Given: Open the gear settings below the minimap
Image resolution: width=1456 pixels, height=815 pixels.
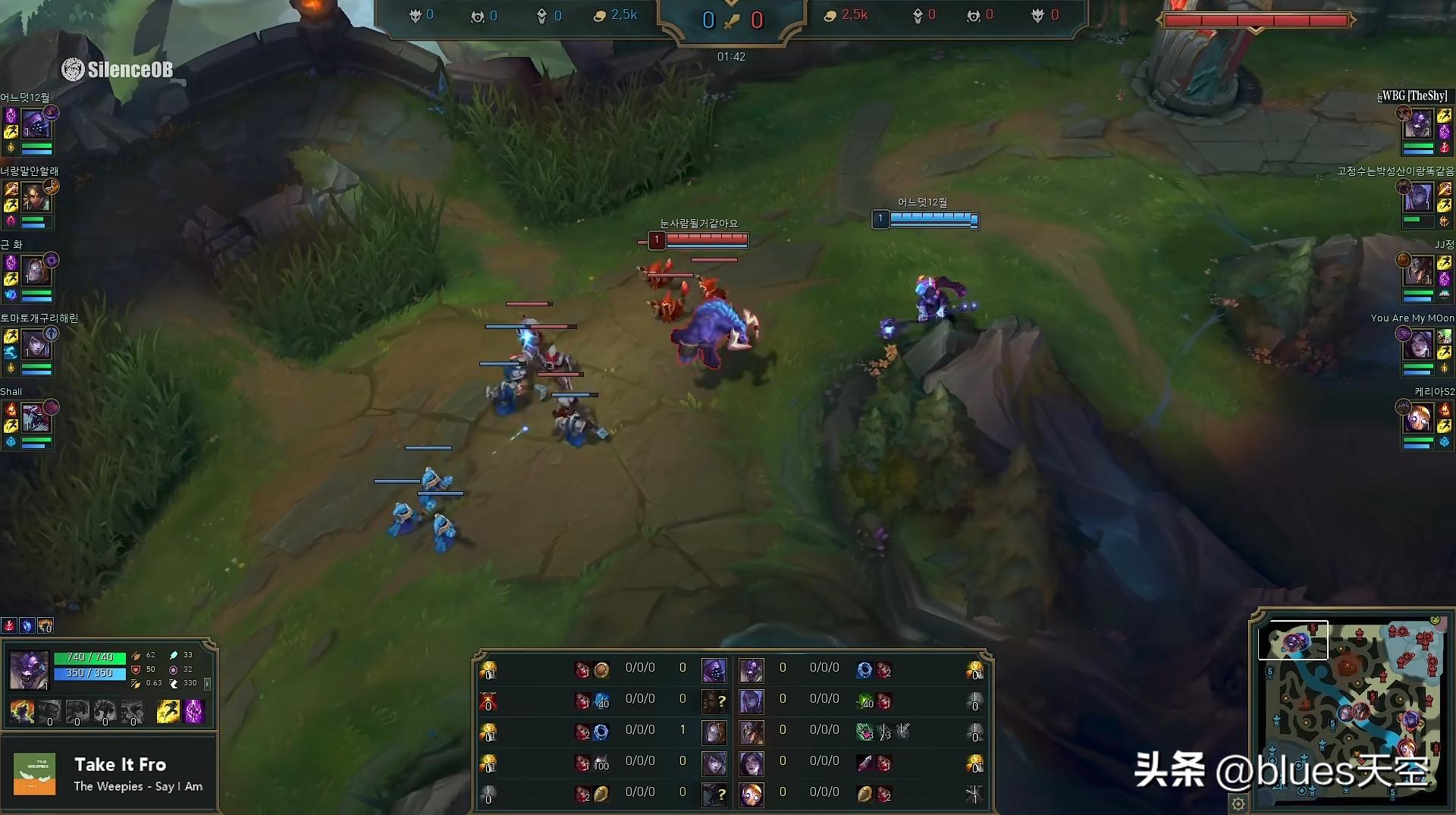Looking at the screenshot, I should point(1238,803).
